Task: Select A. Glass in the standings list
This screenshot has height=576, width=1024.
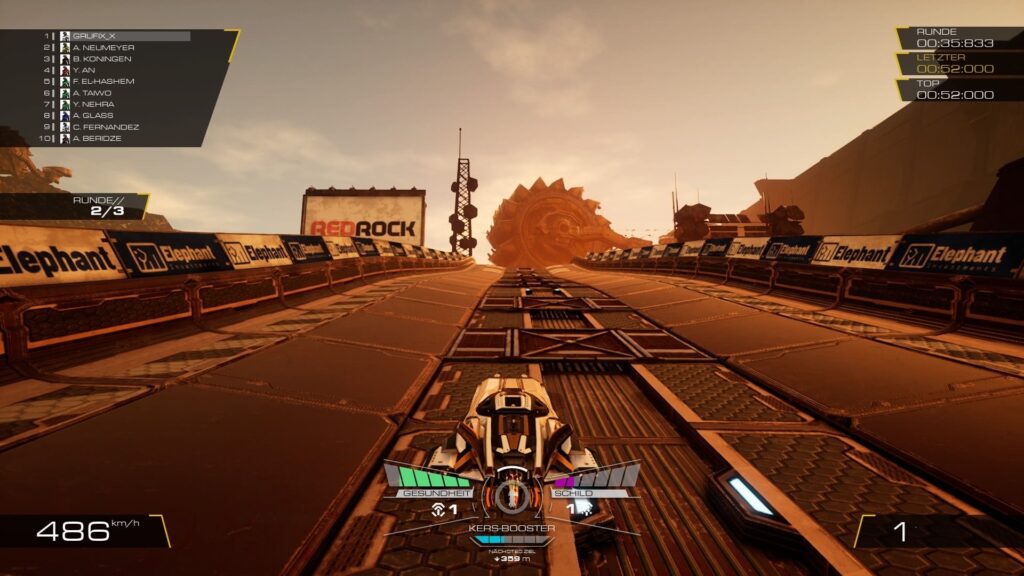Action: tap(91, 115)
